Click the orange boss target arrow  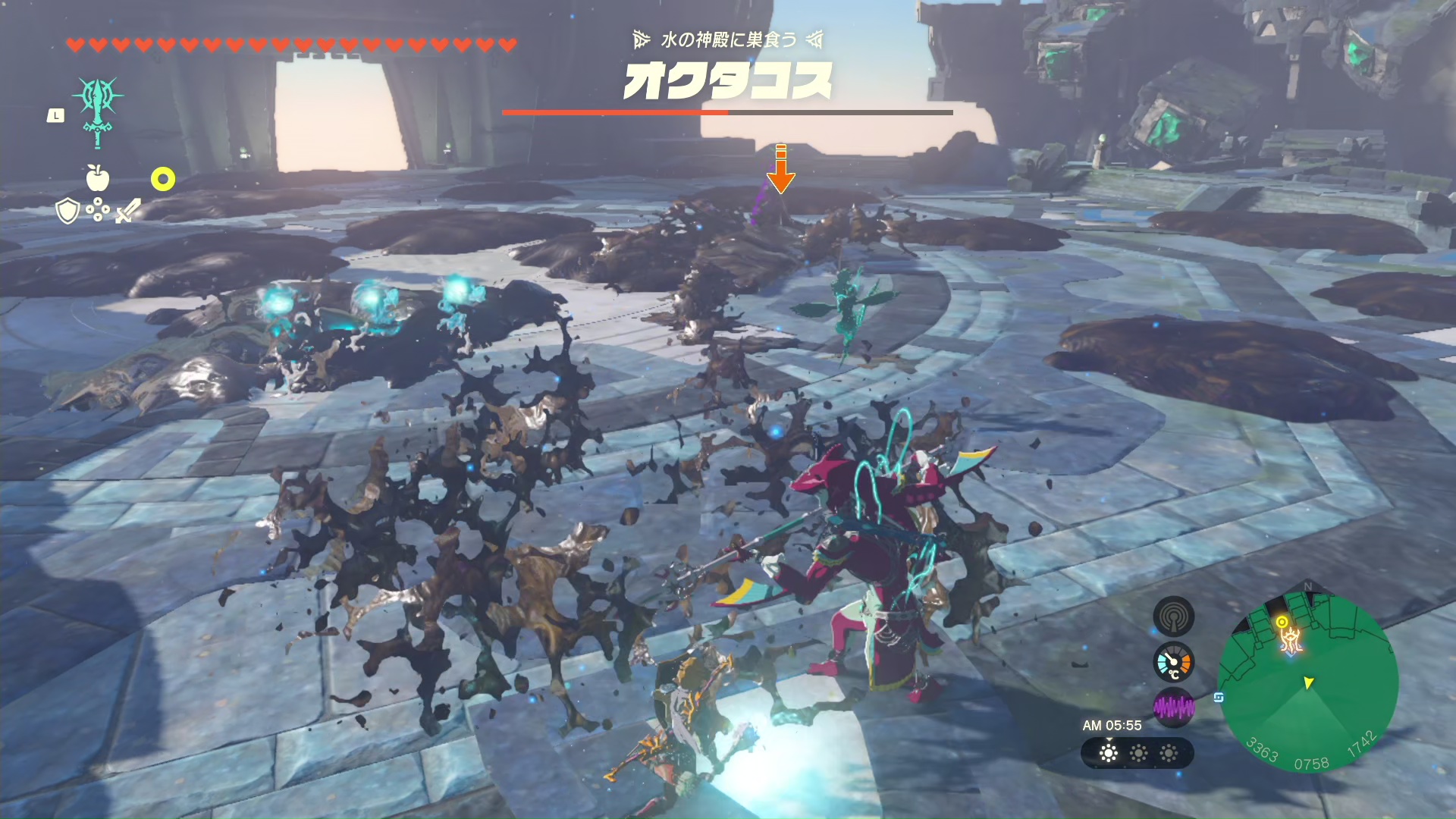pos(780,169)
